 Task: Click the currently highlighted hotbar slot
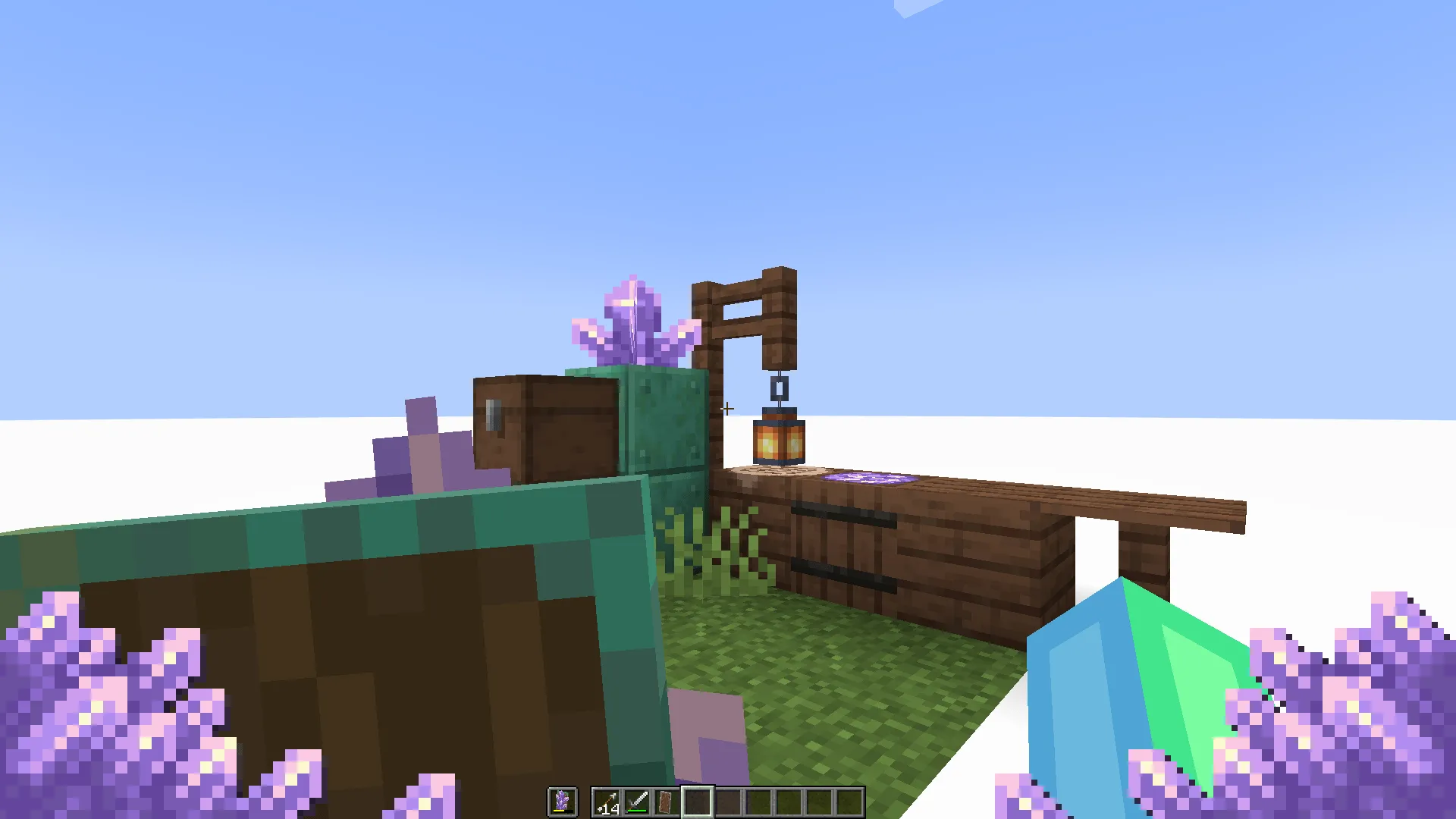click(x=698, y=800)
